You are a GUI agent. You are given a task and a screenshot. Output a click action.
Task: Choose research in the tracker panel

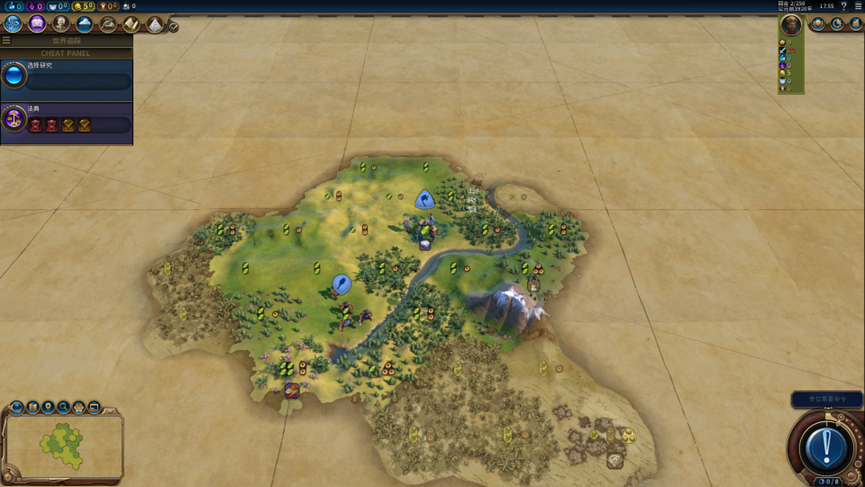(x=15, y=76)
